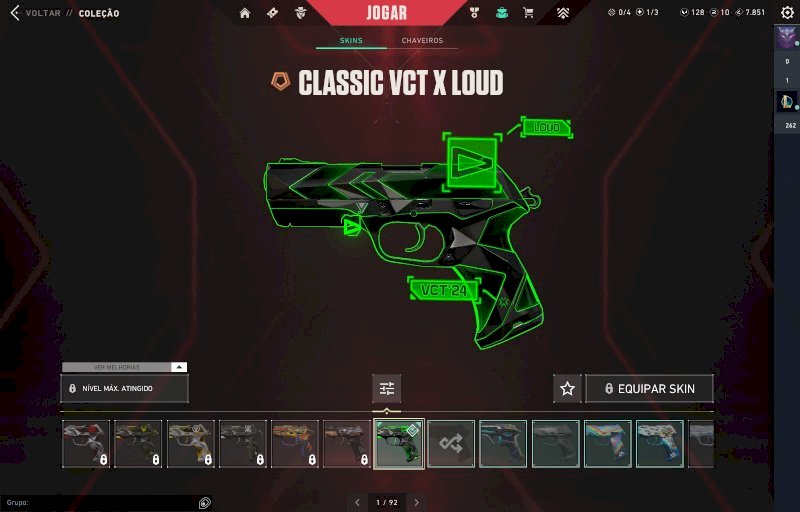Mark skin as favorite with star
Image resolution: width=800 pixels, height=512 pixels.
pos(567,388)
